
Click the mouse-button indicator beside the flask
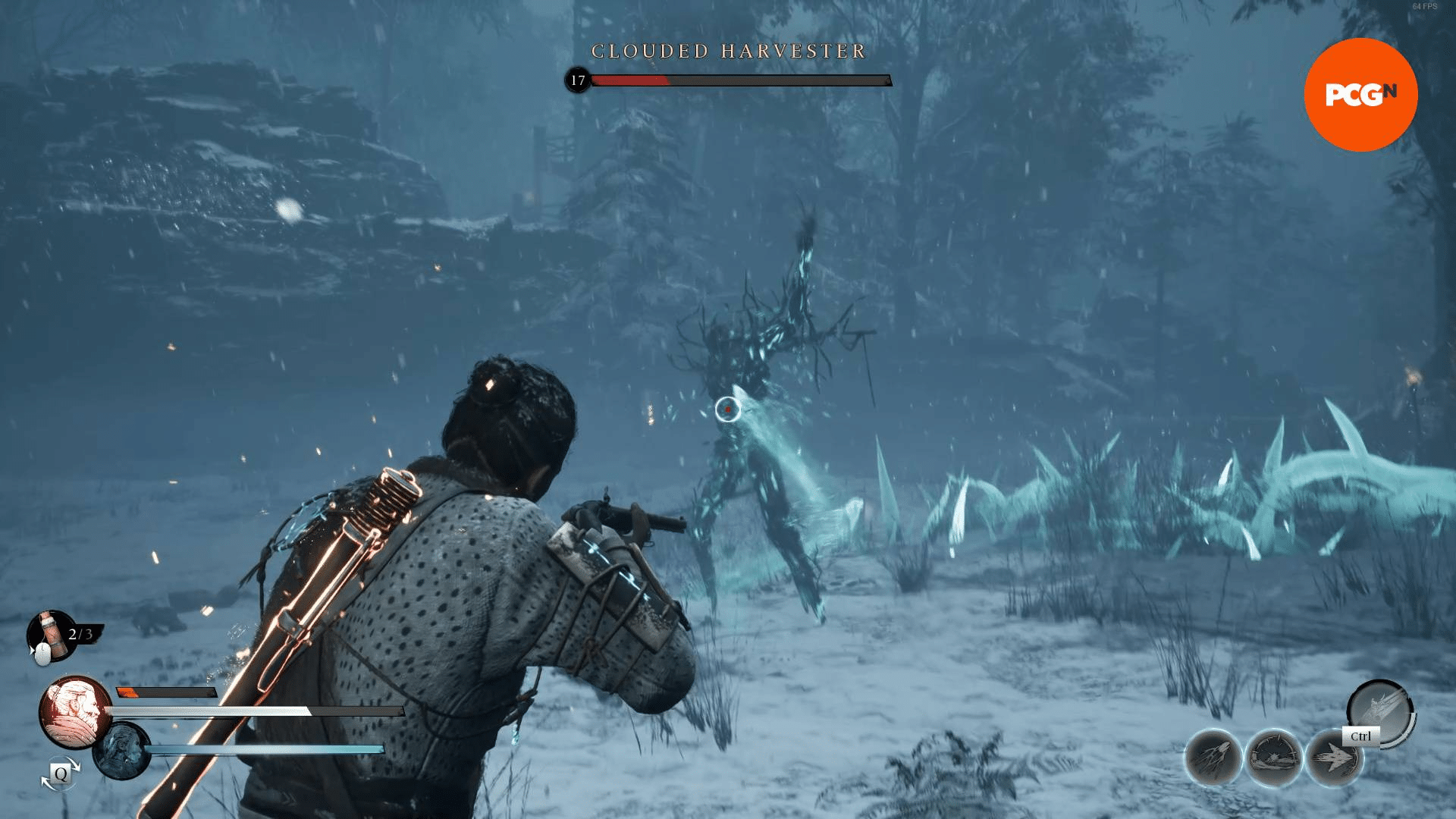[x=42, y=654]
